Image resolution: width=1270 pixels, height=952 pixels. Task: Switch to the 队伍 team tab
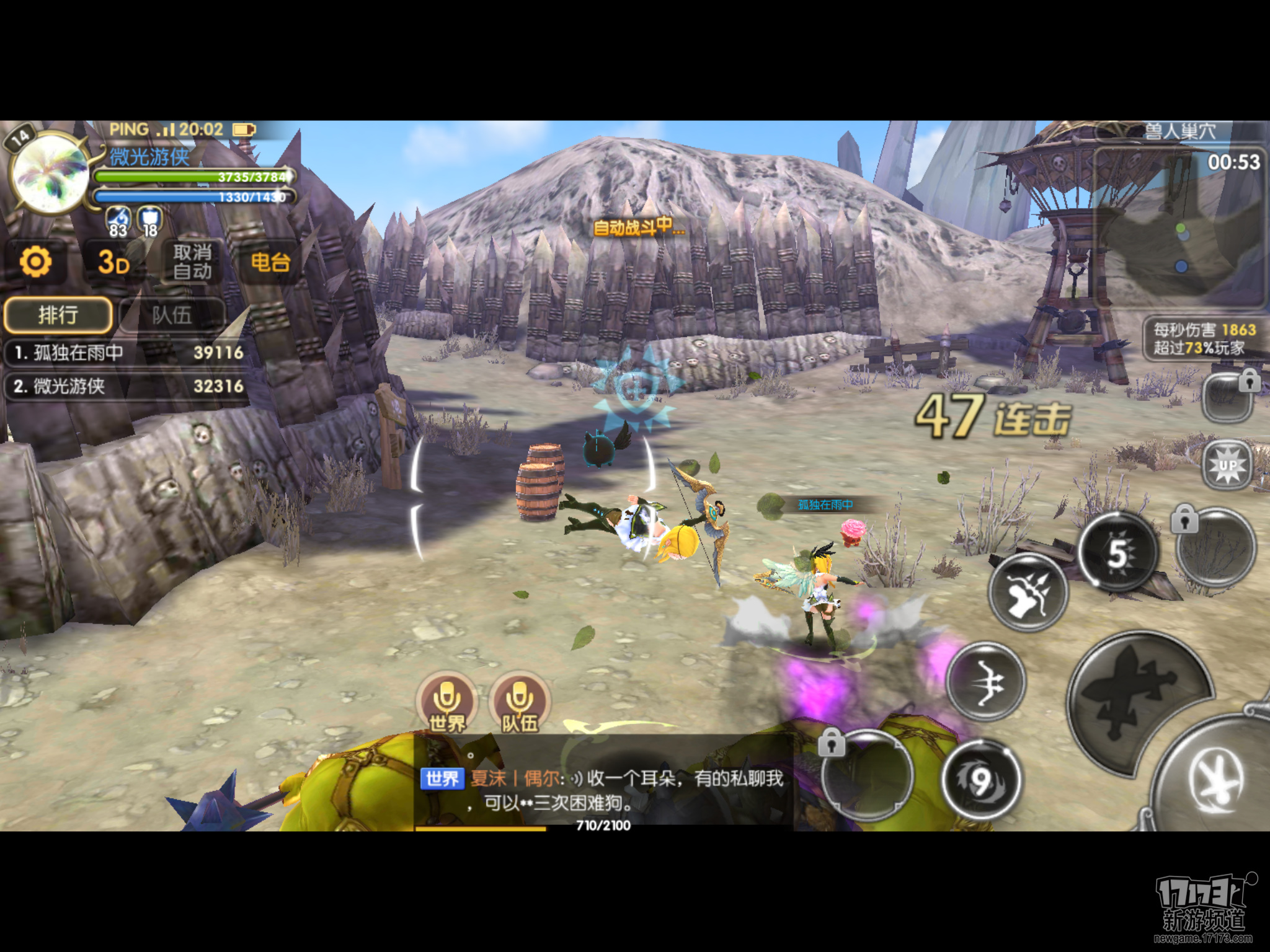[x=172, y=315]
